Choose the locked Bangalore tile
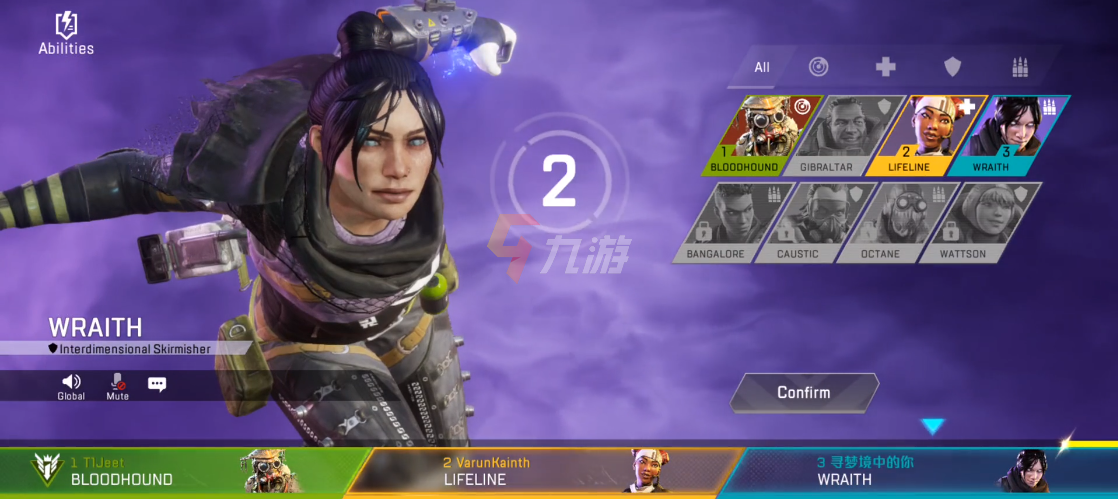 coord(730,221)
